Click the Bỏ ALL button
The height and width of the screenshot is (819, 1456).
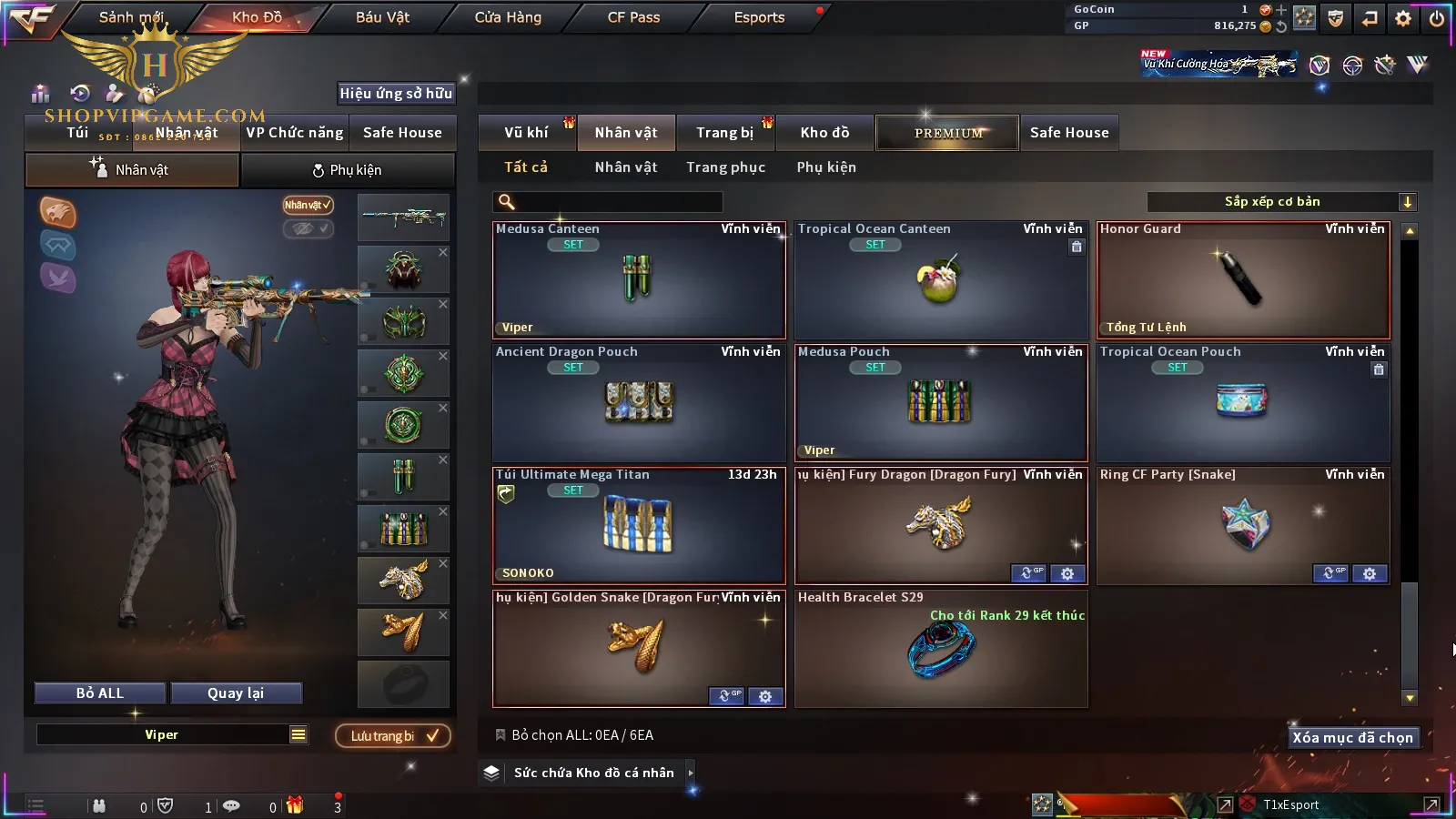(100, 693)
